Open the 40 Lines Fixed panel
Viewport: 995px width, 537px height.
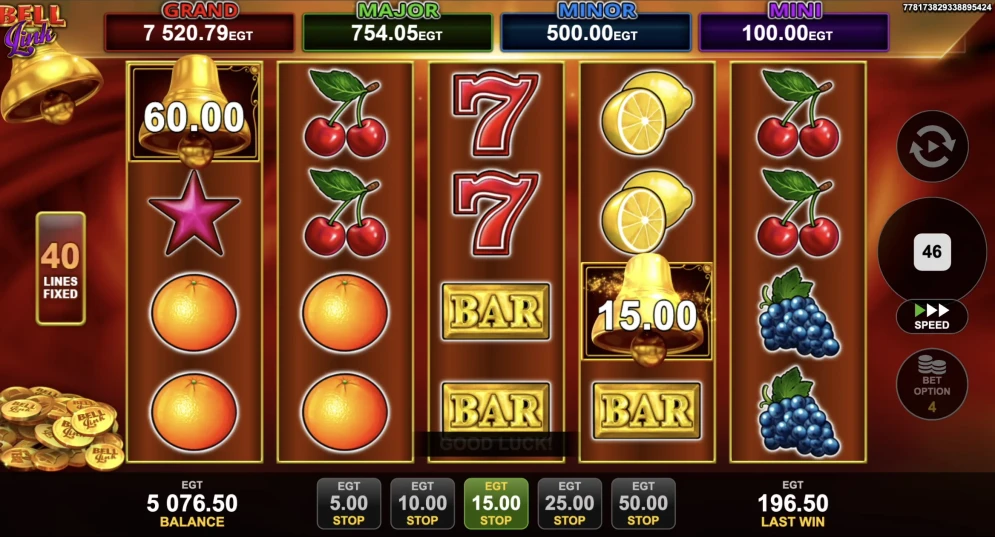[61, 268]
